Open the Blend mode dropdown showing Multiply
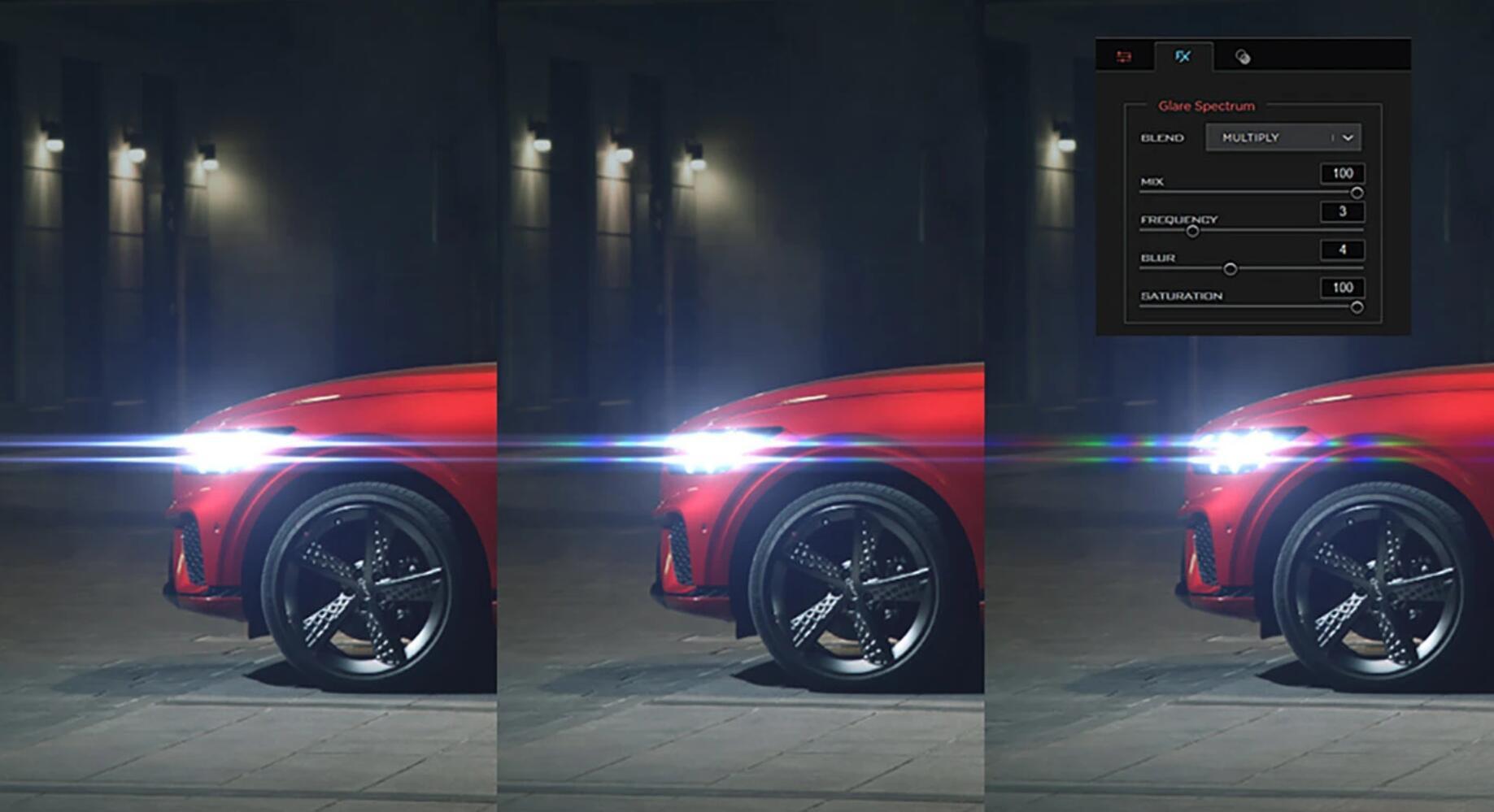This screenshot has width=1494, height=812. point(1283,138)
